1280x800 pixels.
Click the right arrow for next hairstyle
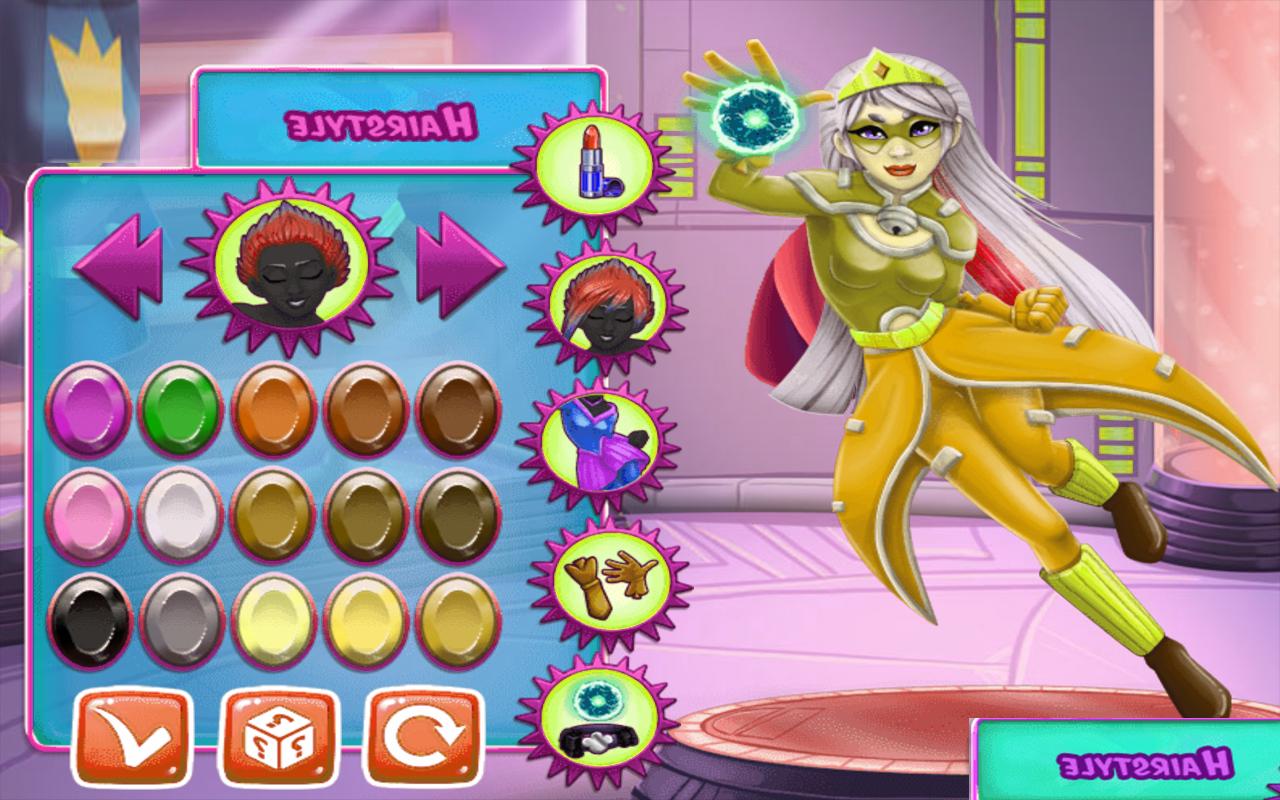pyautogui.click(x=460, y=263)
